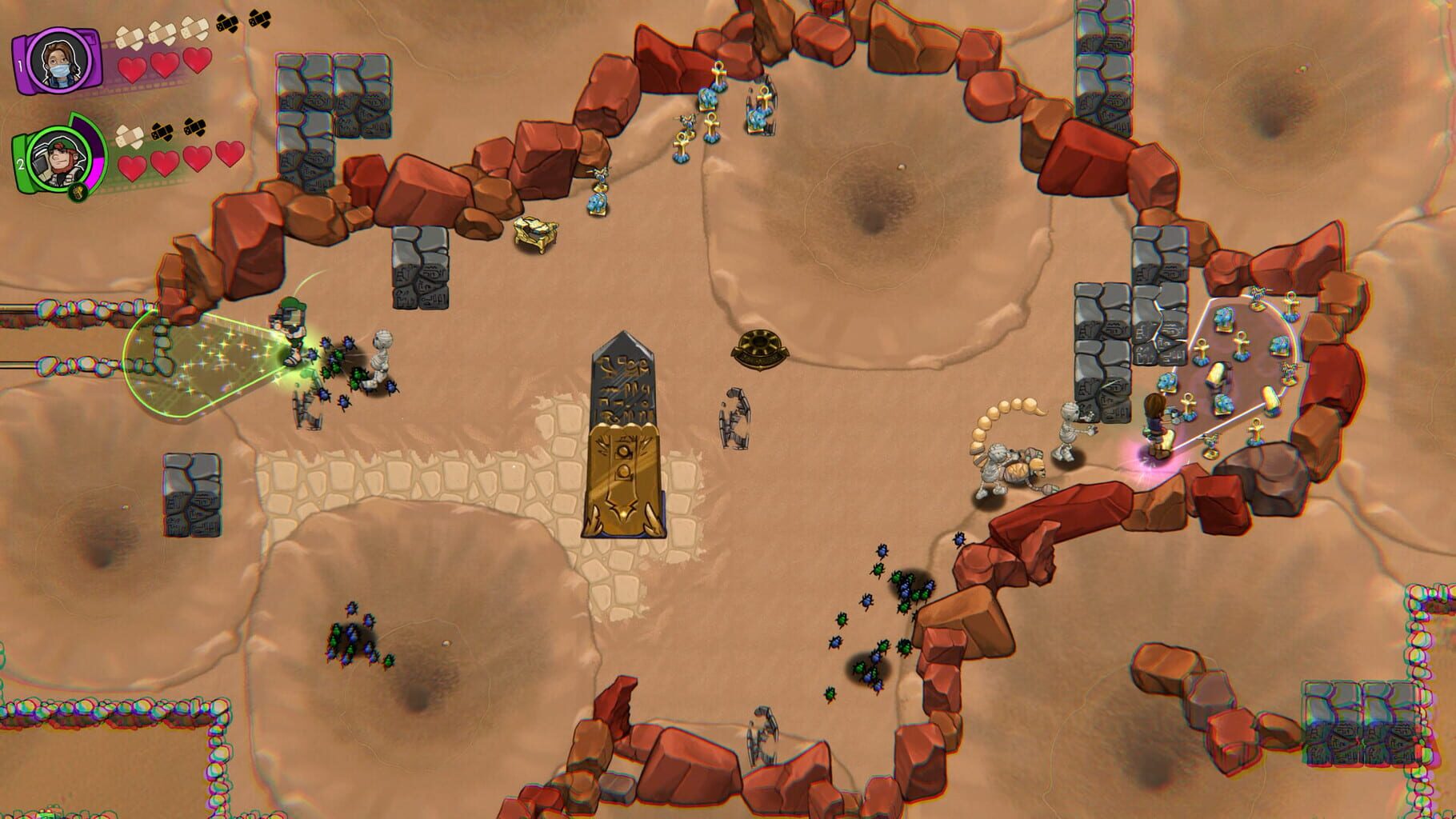The height and width of the screenshot is (819, 1456).
Task: Click the blue statue head inside the white outlined zone
Action: (1223, 316)
